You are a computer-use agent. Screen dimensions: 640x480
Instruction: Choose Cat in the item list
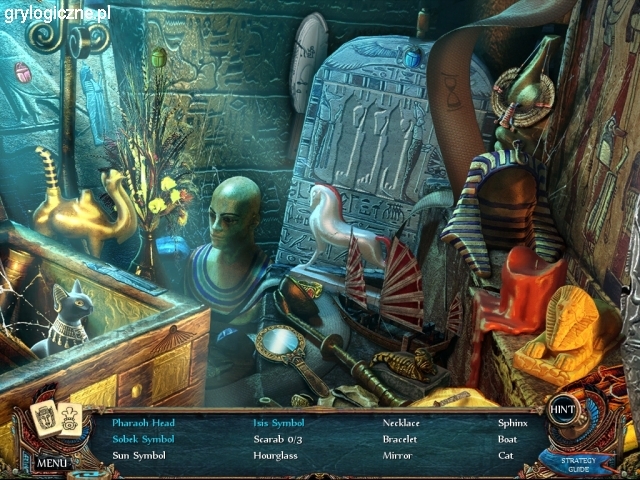point(505,455)
